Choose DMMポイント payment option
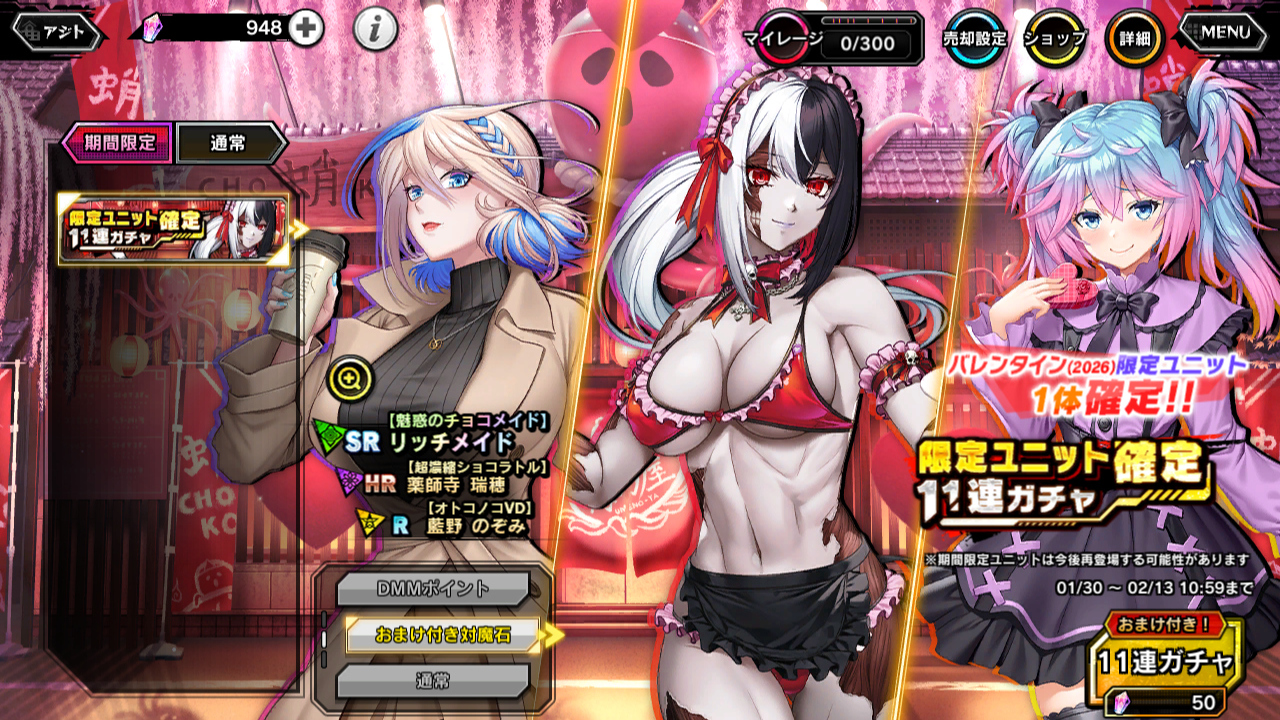Screen dimensions: 1280x720 (x=432, y=589)
